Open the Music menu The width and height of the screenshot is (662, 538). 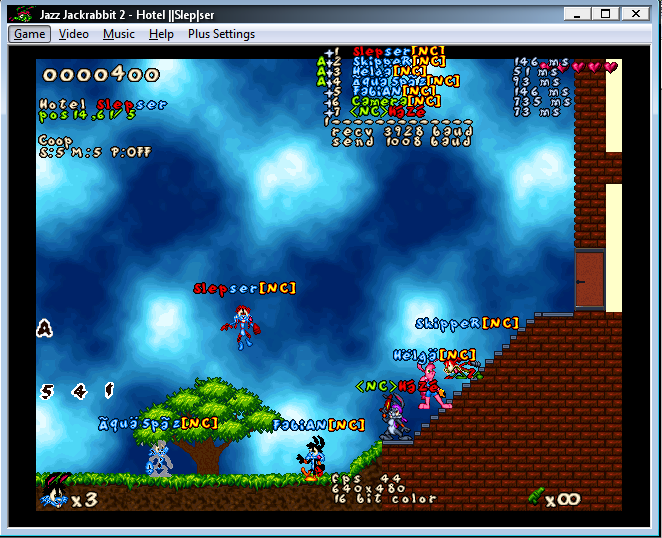coord(119,34)
